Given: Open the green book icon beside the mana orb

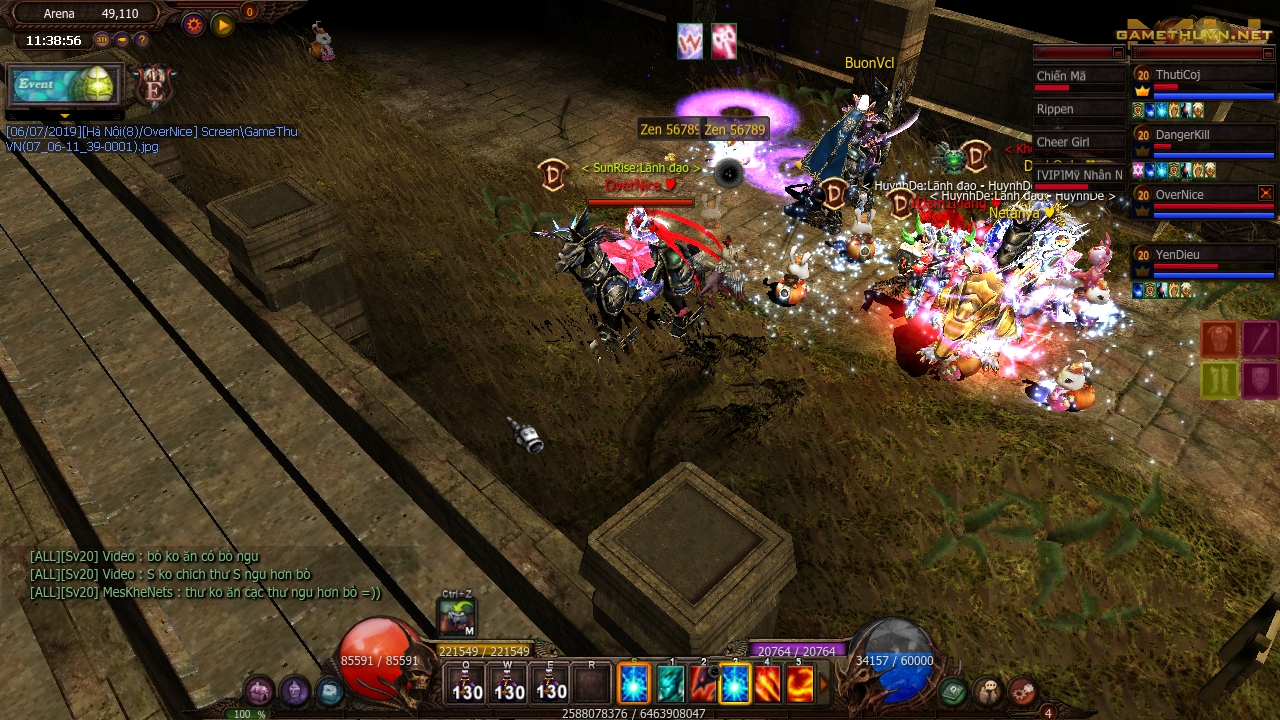Looking at the screenshot, I should (953, 690).
